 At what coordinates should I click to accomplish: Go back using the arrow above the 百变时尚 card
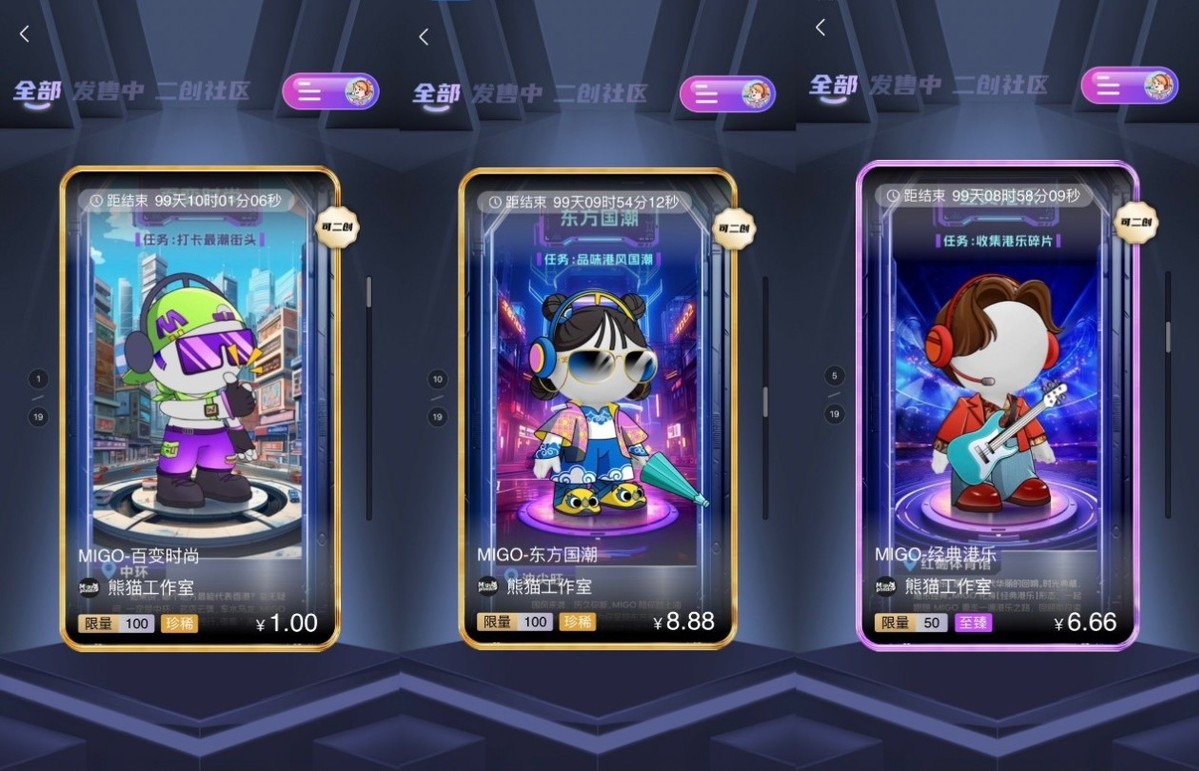pyautogui.click(x=25, y=34)
